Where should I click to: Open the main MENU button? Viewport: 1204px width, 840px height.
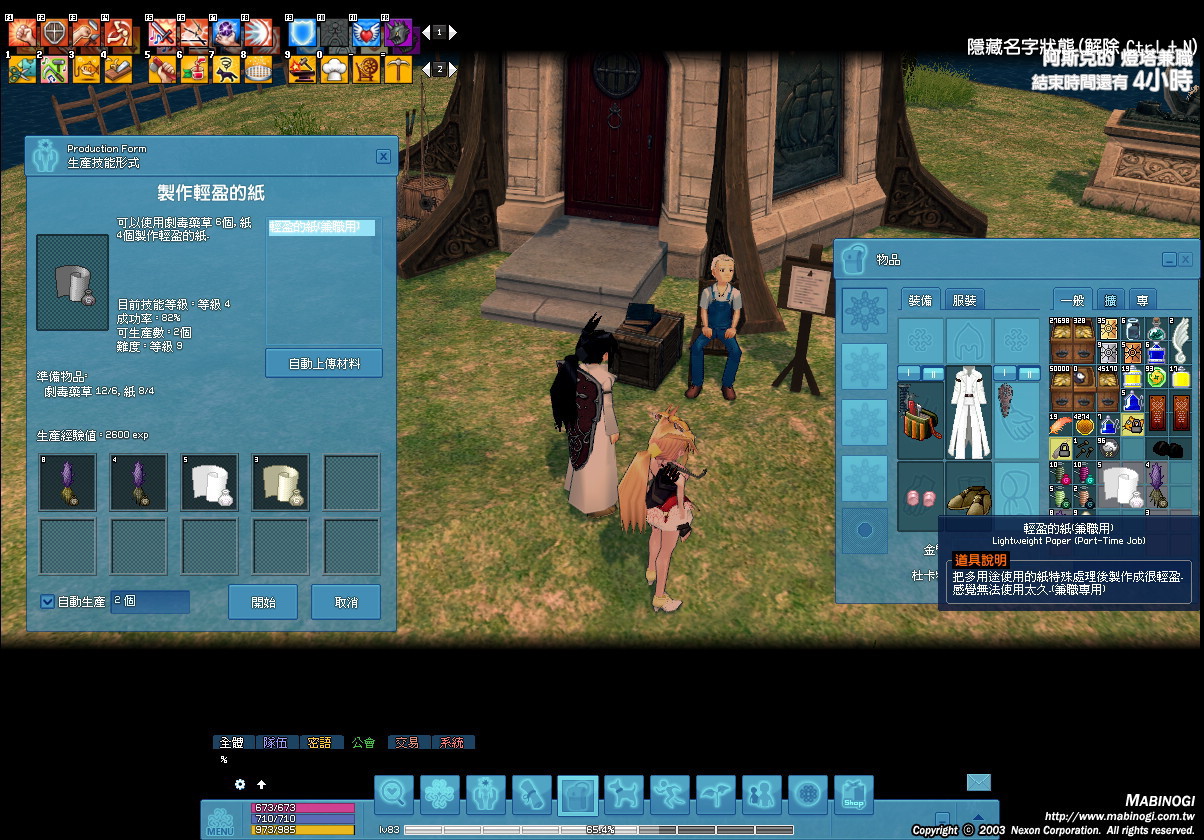tap(220, 822)
